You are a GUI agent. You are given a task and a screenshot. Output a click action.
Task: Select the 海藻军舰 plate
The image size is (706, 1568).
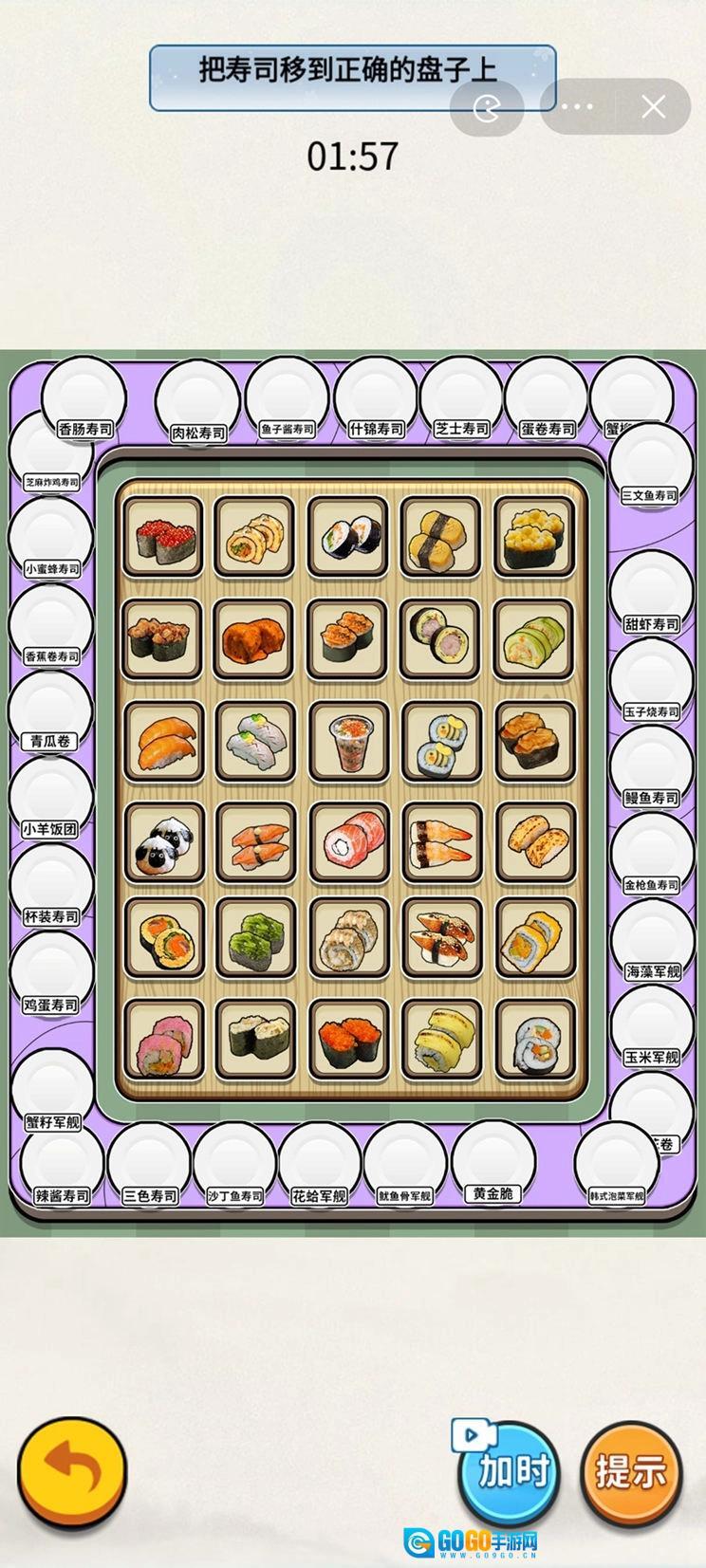tap(652, 943)
